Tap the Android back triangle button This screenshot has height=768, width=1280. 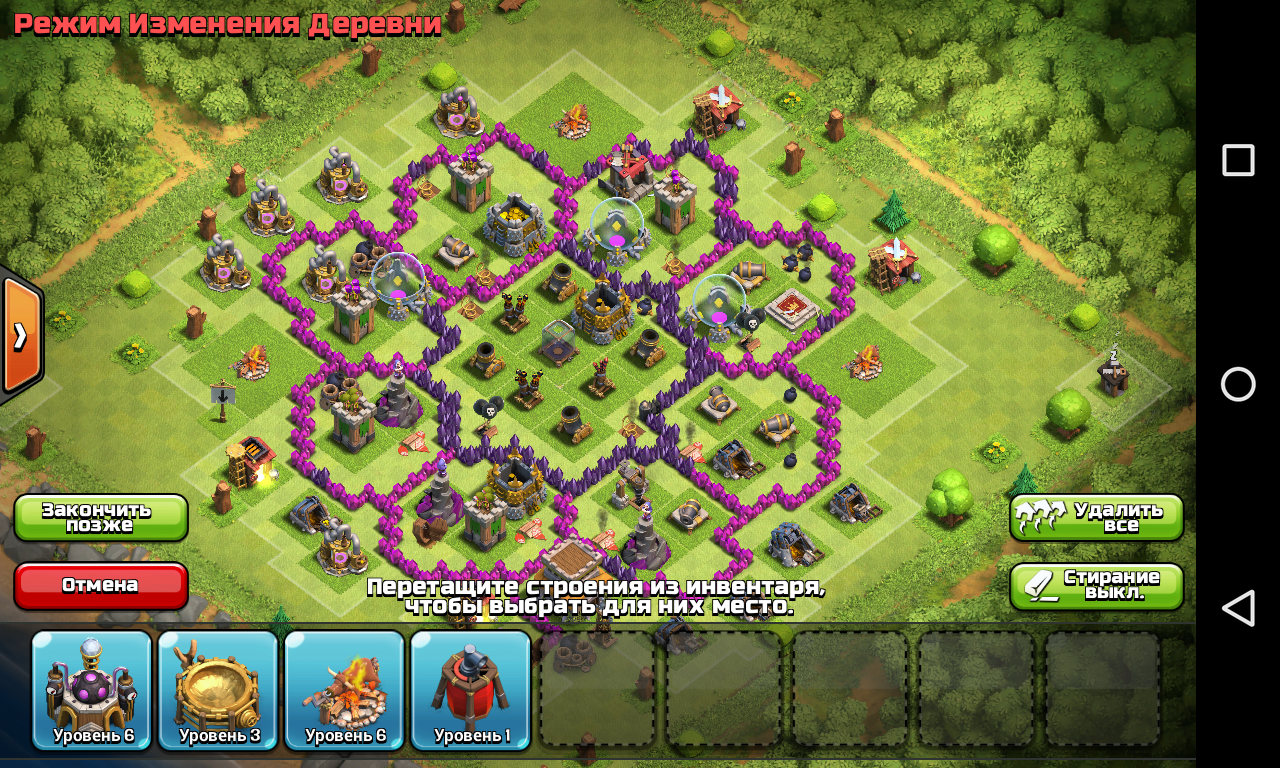[1238, 608]
